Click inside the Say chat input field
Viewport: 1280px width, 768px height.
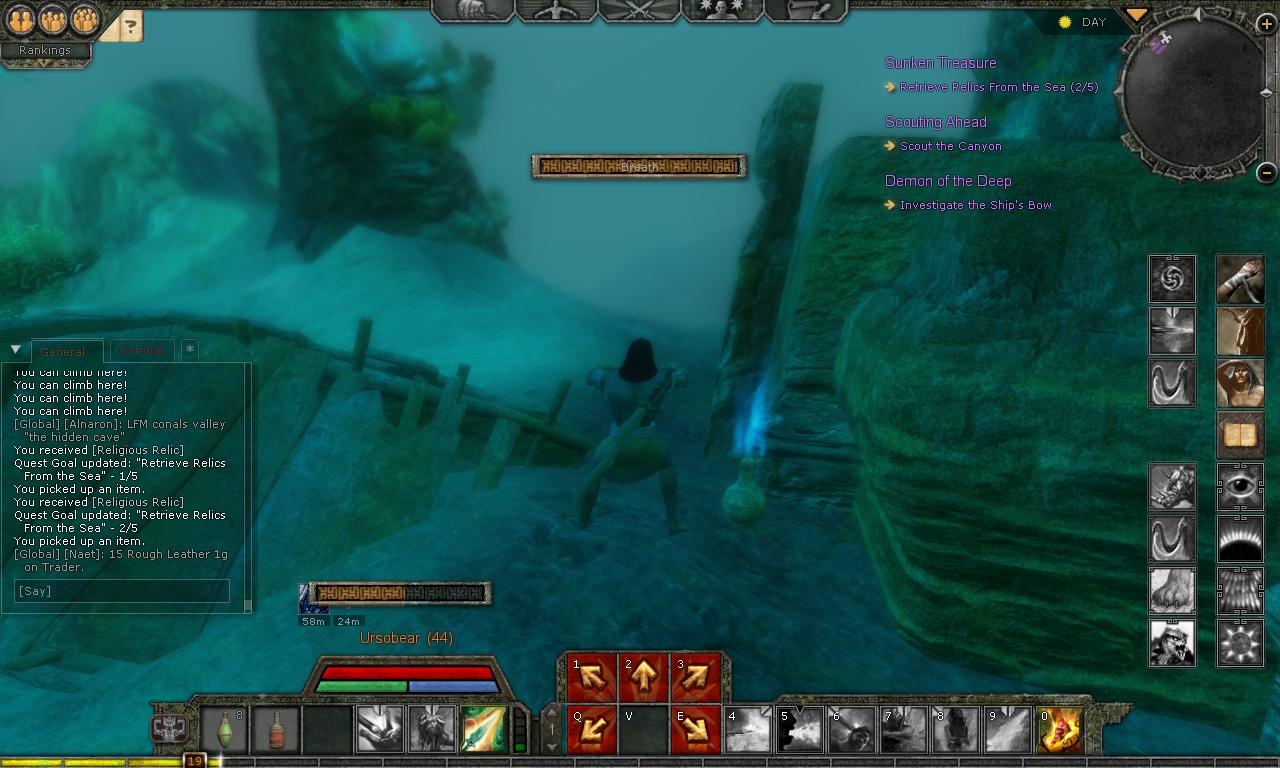point(120,591)
